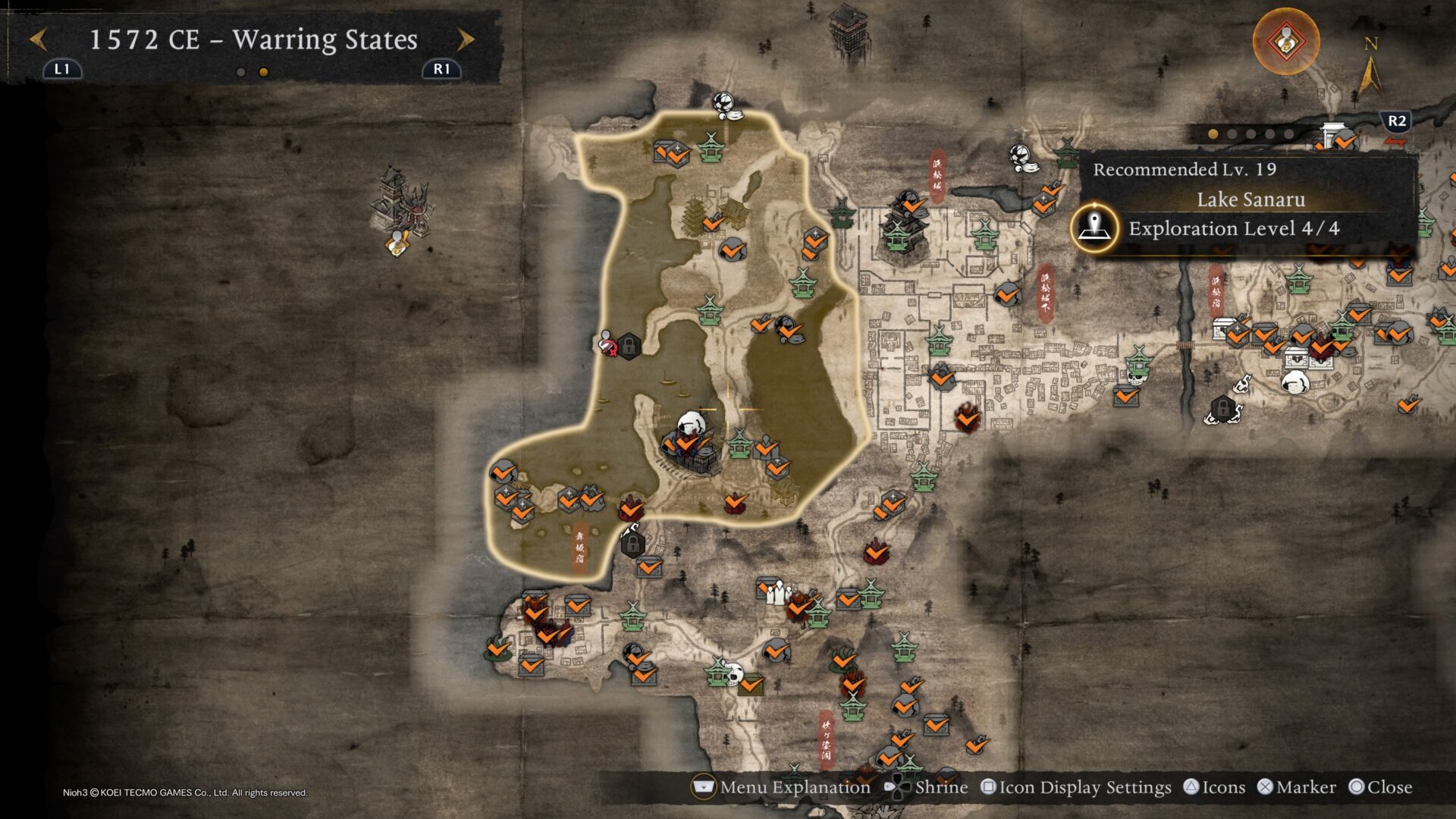The height and width of the screenshot is (819, 1456).
Task: Go to the previous era with the left arrow
Action: (x=39, y=39)
